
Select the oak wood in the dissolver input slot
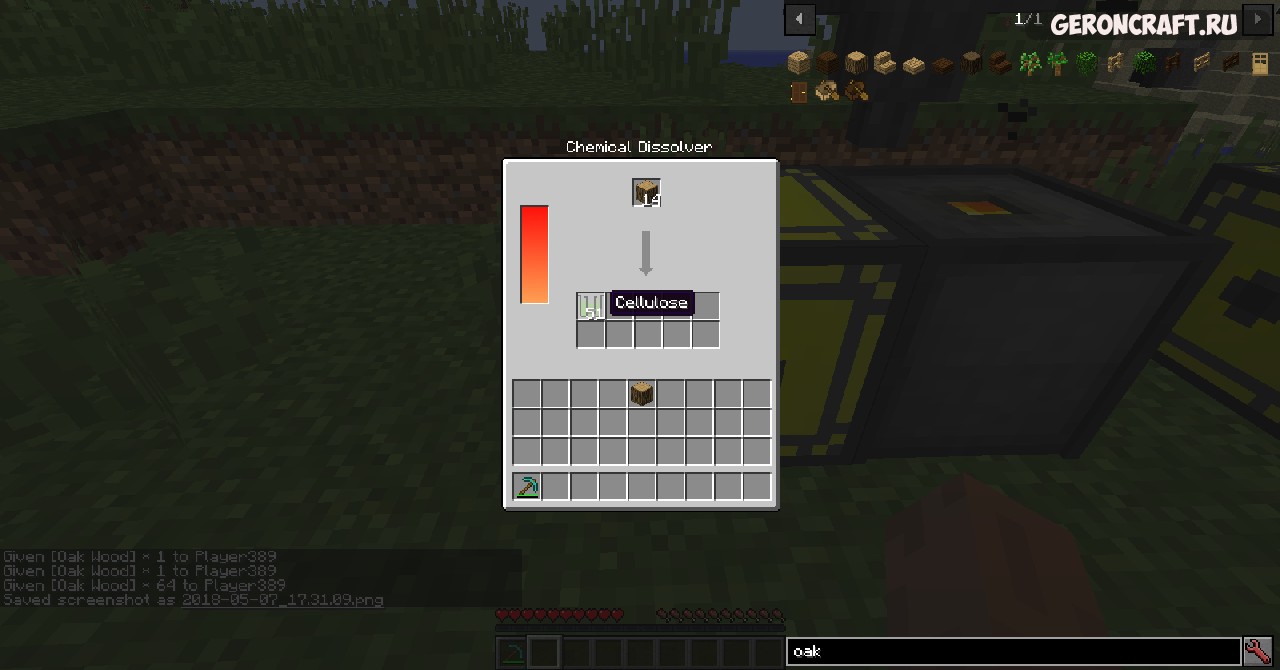(646, 192)
